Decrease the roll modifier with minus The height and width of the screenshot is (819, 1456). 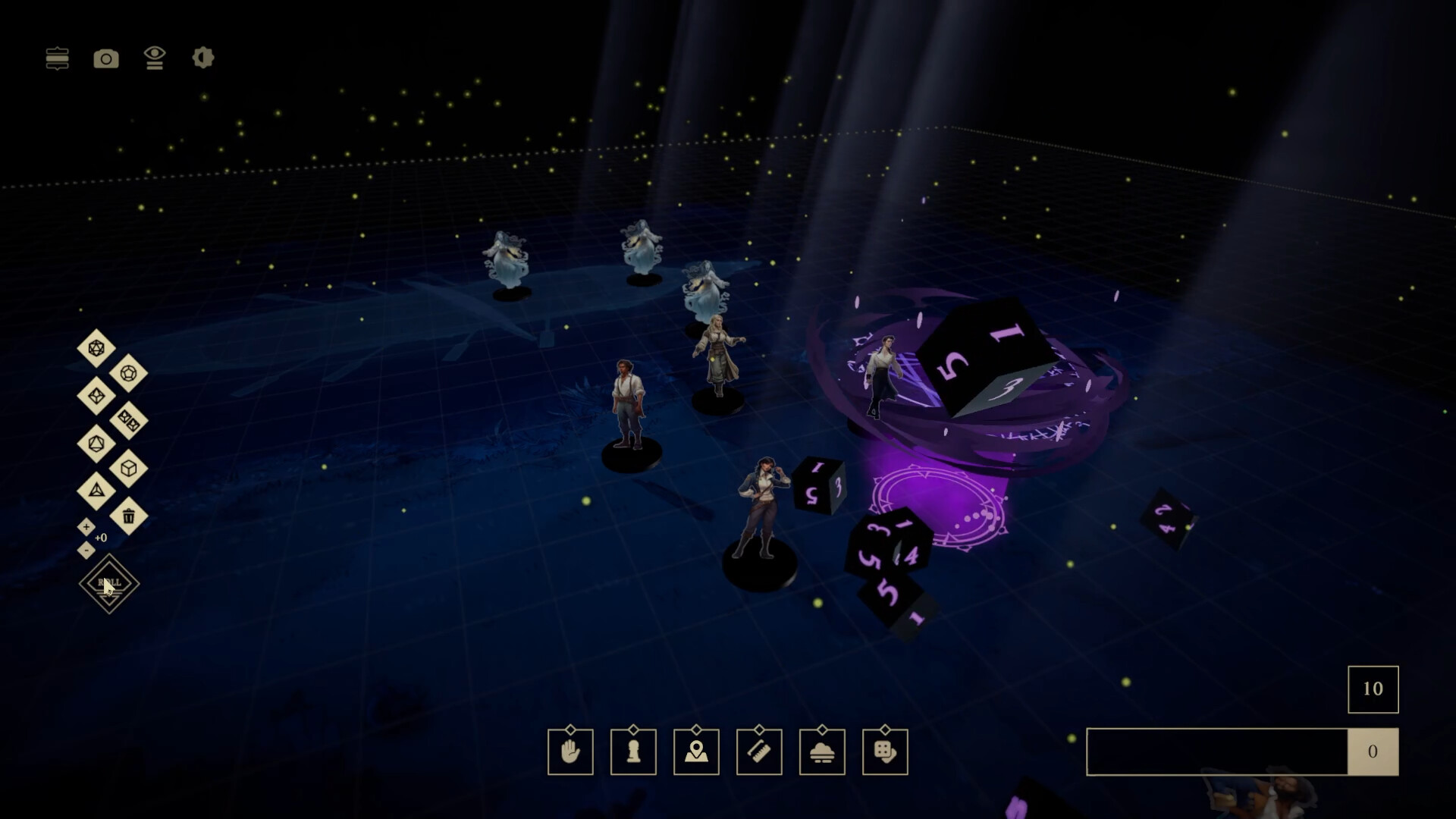pos(86,549)
